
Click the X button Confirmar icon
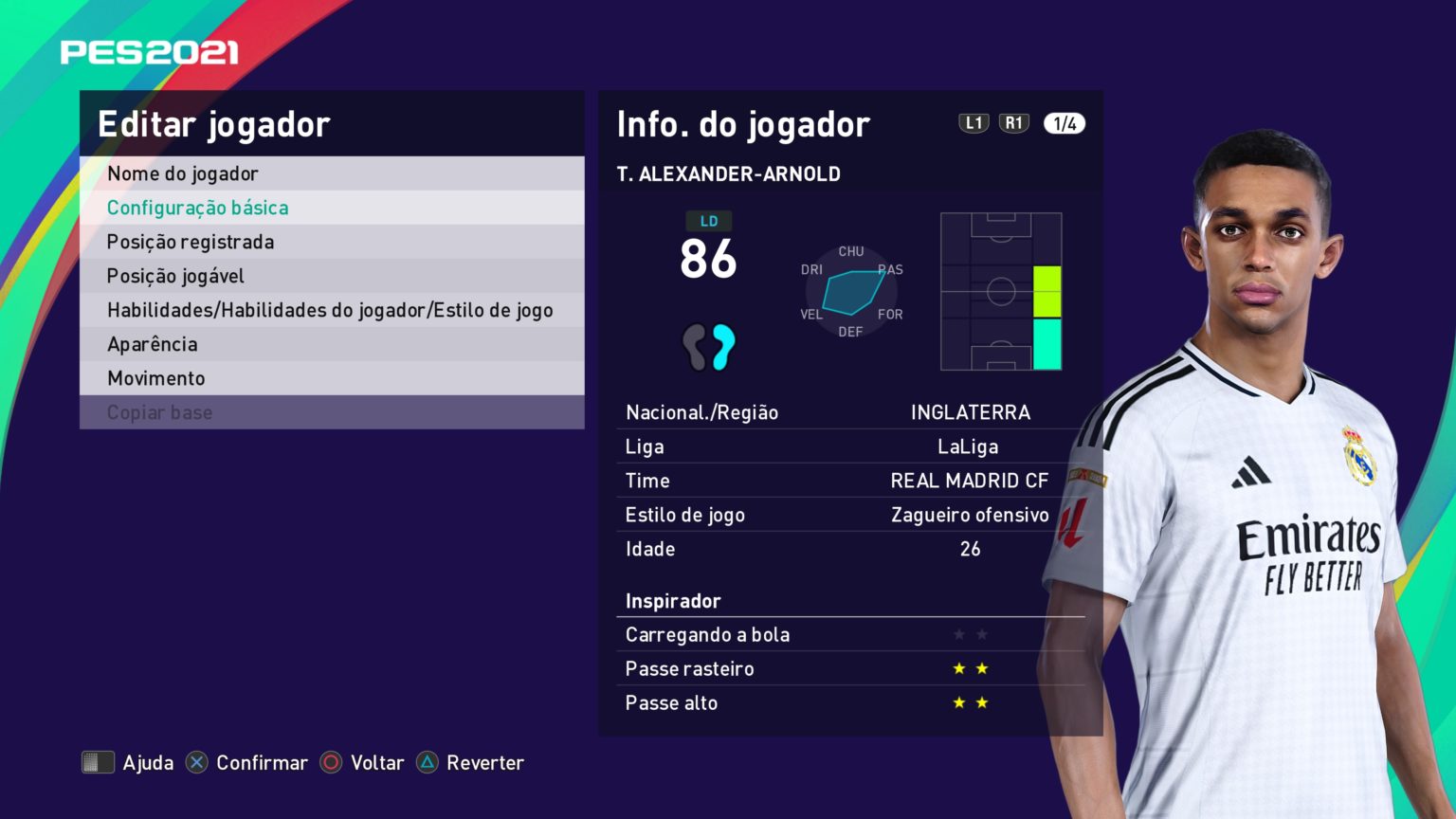pos(196,762)
